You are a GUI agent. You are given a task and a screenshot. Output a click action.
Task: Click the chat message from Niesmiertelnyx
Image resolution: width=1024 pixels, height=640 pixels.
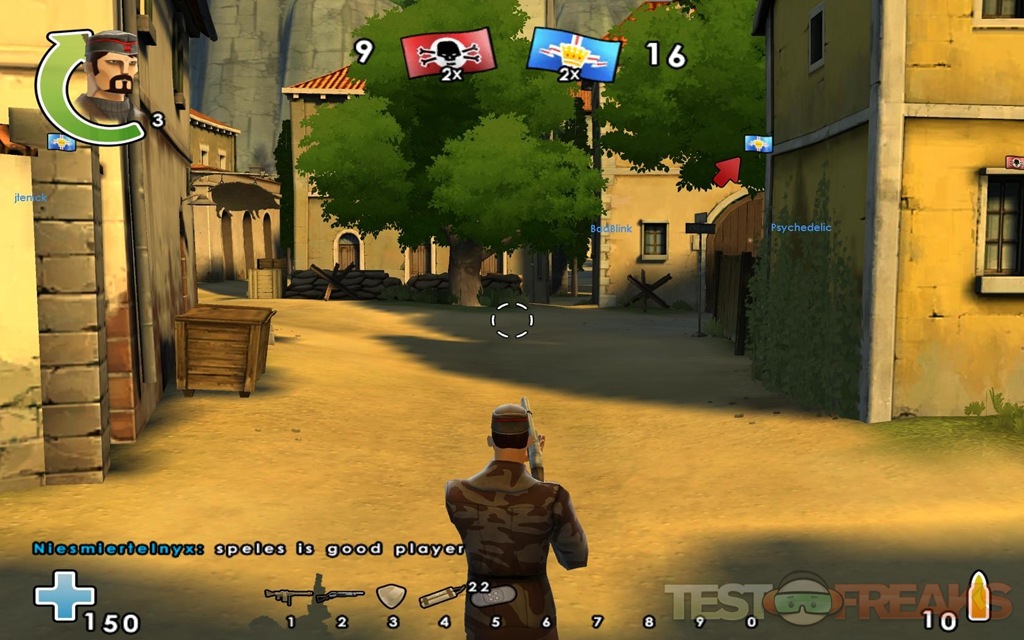(248, 548)
